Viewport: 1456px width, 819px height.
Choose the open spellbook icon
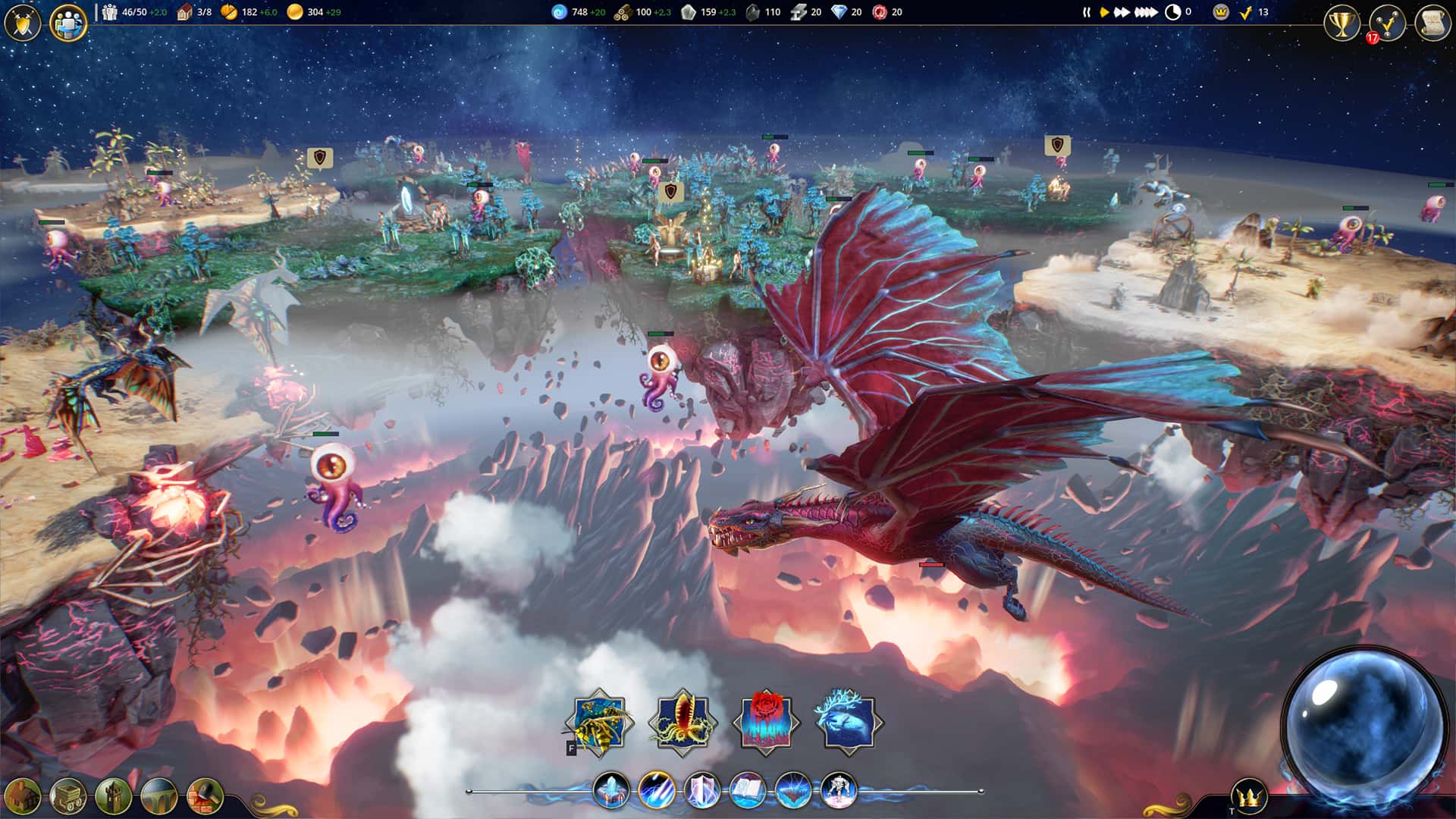pyautogui.click(x=748, y=790)
